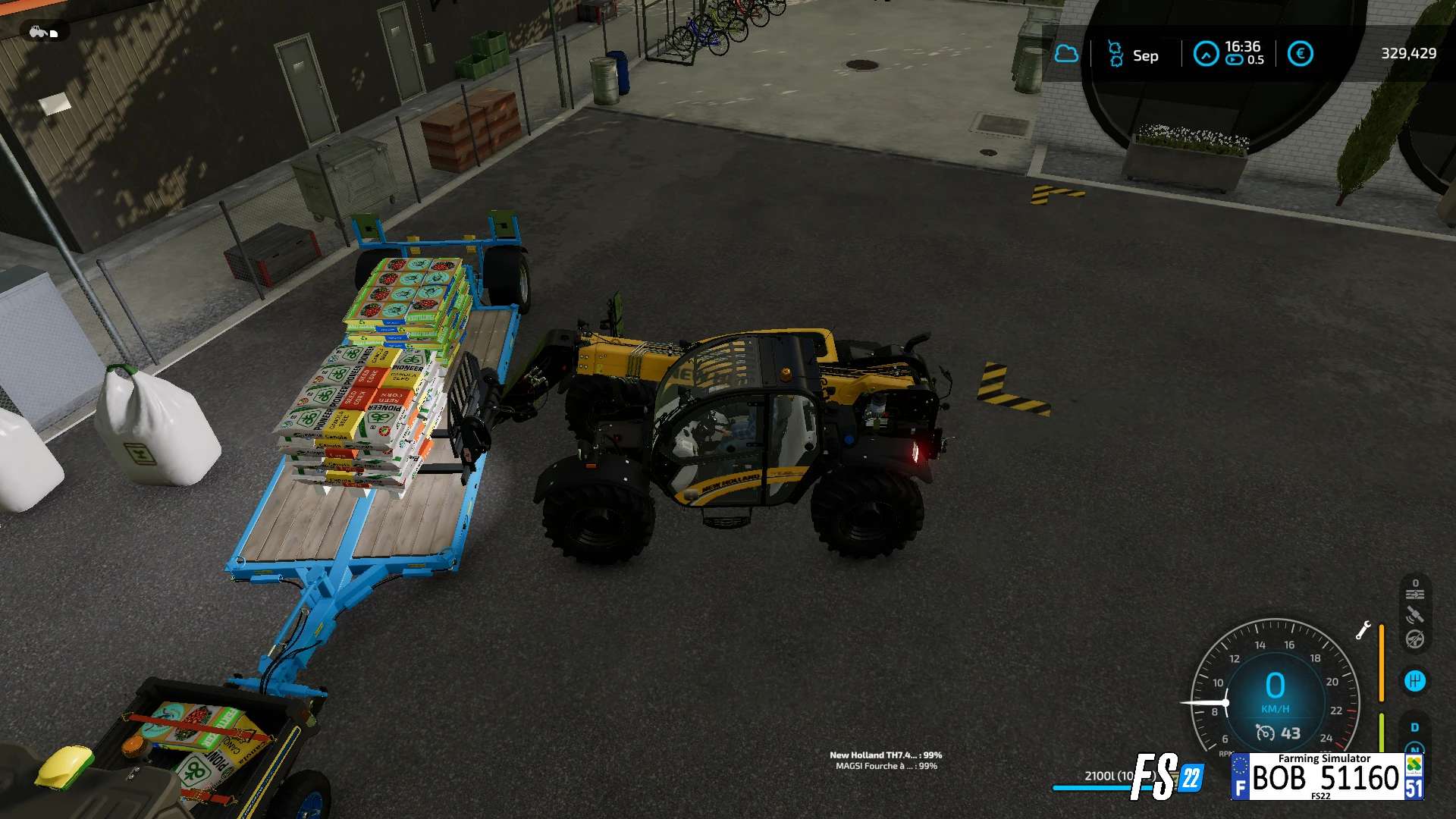Viewport: 1456px width, 819px height.
Task: Click the clock showing 16:36
Action: pos(1242,47)
